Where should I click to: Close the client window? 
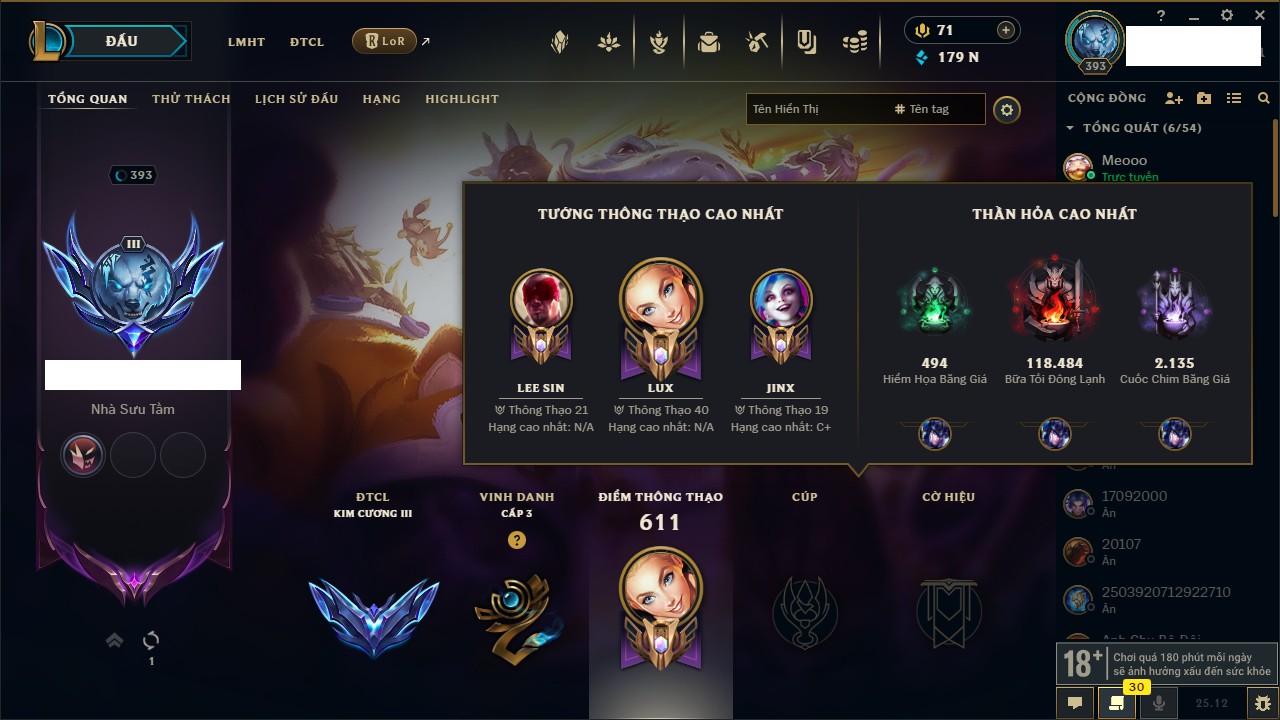coord(1256,15)
